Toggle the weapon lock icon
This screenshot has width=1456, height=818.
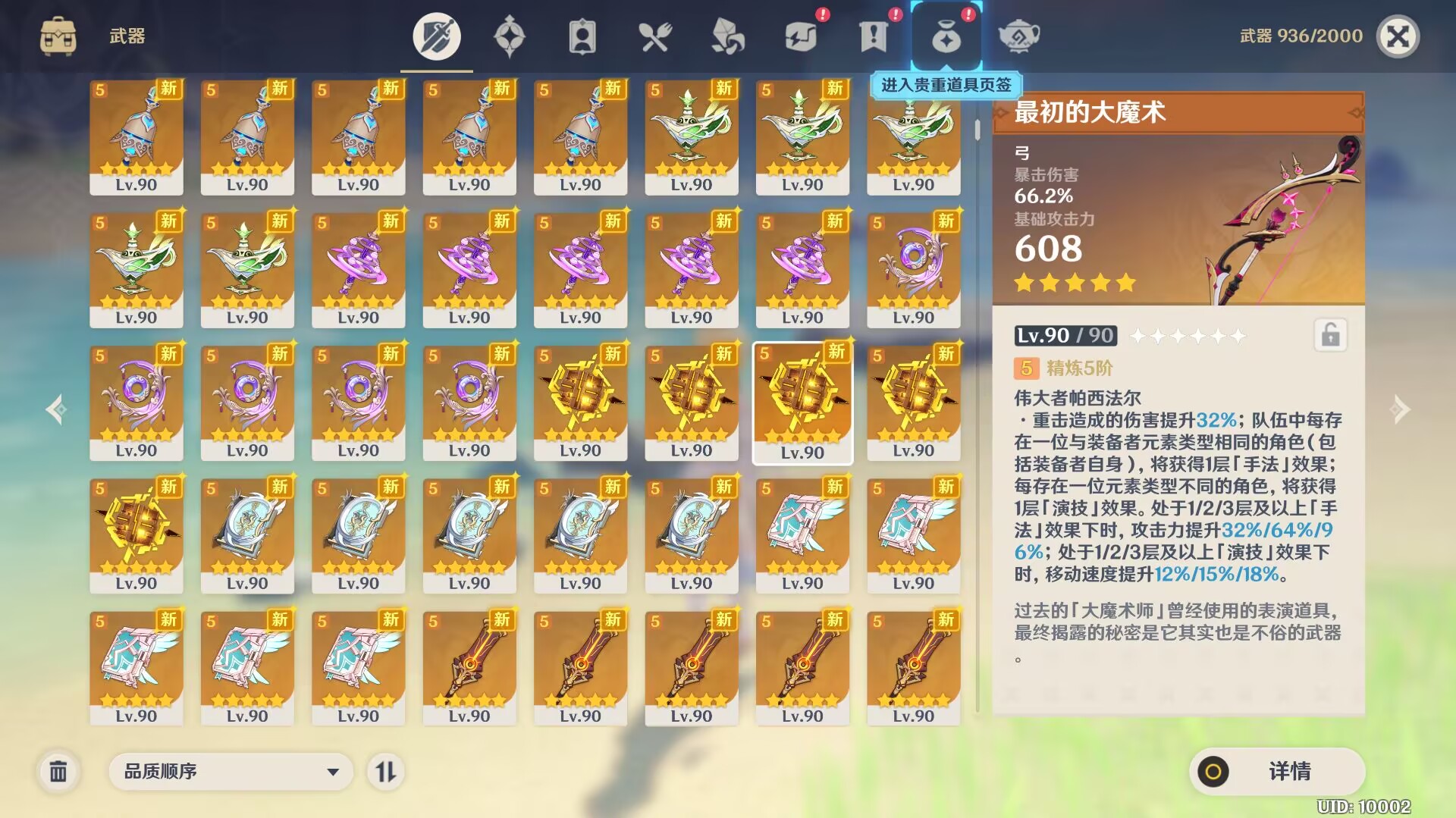pyautogui.click(x=1330, y=335)
